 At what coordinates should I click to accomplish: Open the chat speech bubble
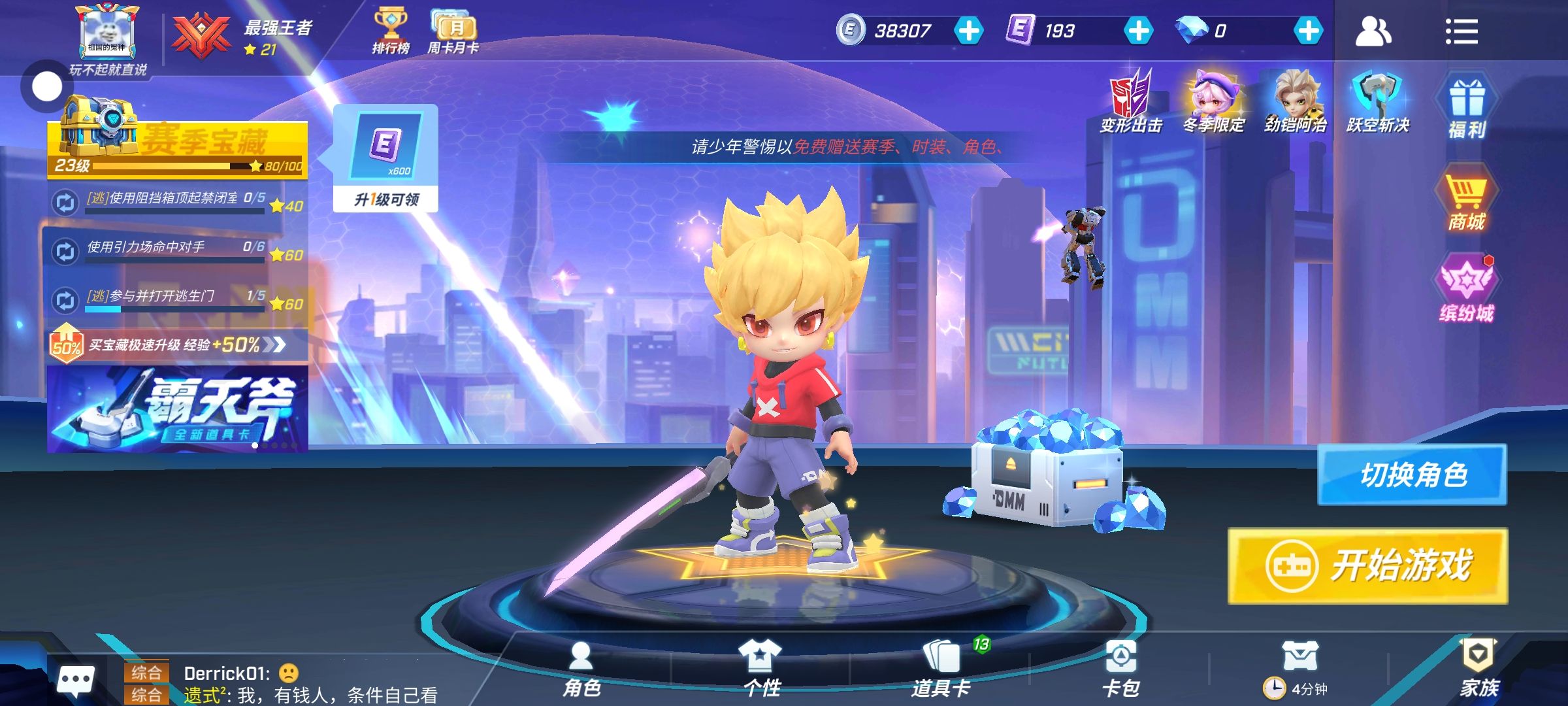pos(76,681)
